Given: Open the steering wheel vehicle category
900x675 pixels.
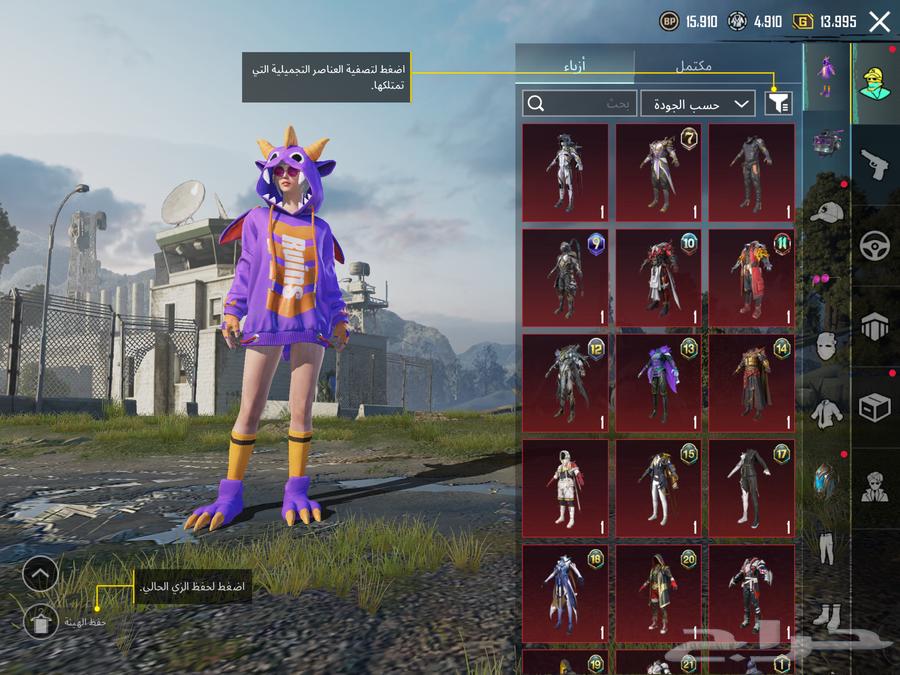Looking at the screenshot, I should pyautogui.click(x=875, y=245).
